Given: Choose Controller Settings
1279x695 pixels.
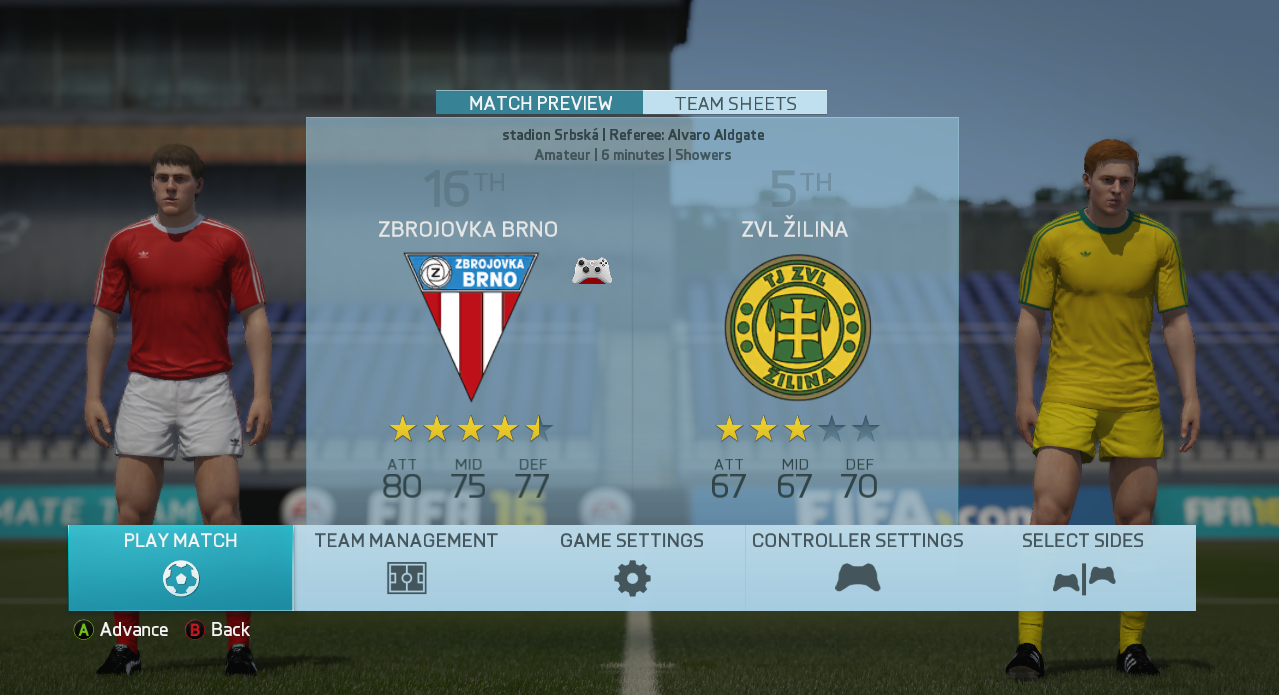Looking at the screenshot, I should click(x=857, y=567).
